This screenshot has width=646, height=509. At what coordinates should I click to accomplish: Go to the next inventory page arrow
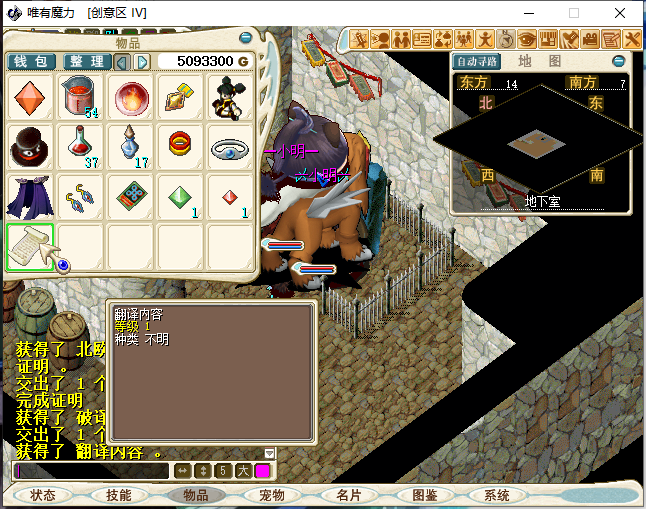pyautogui.click(x=143, y=62)
